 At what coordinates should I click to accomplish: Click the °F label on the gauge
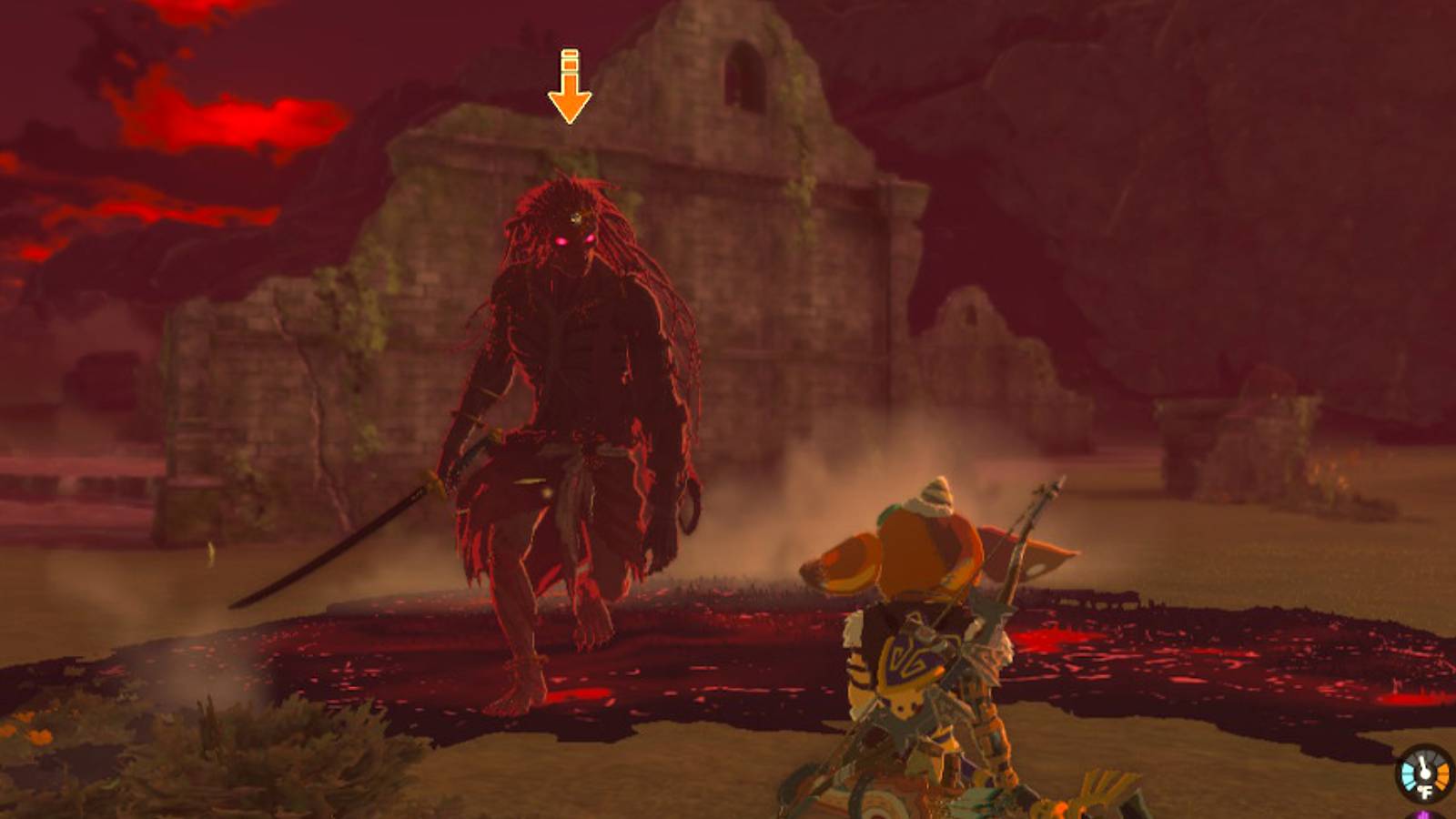[1424, 793]
